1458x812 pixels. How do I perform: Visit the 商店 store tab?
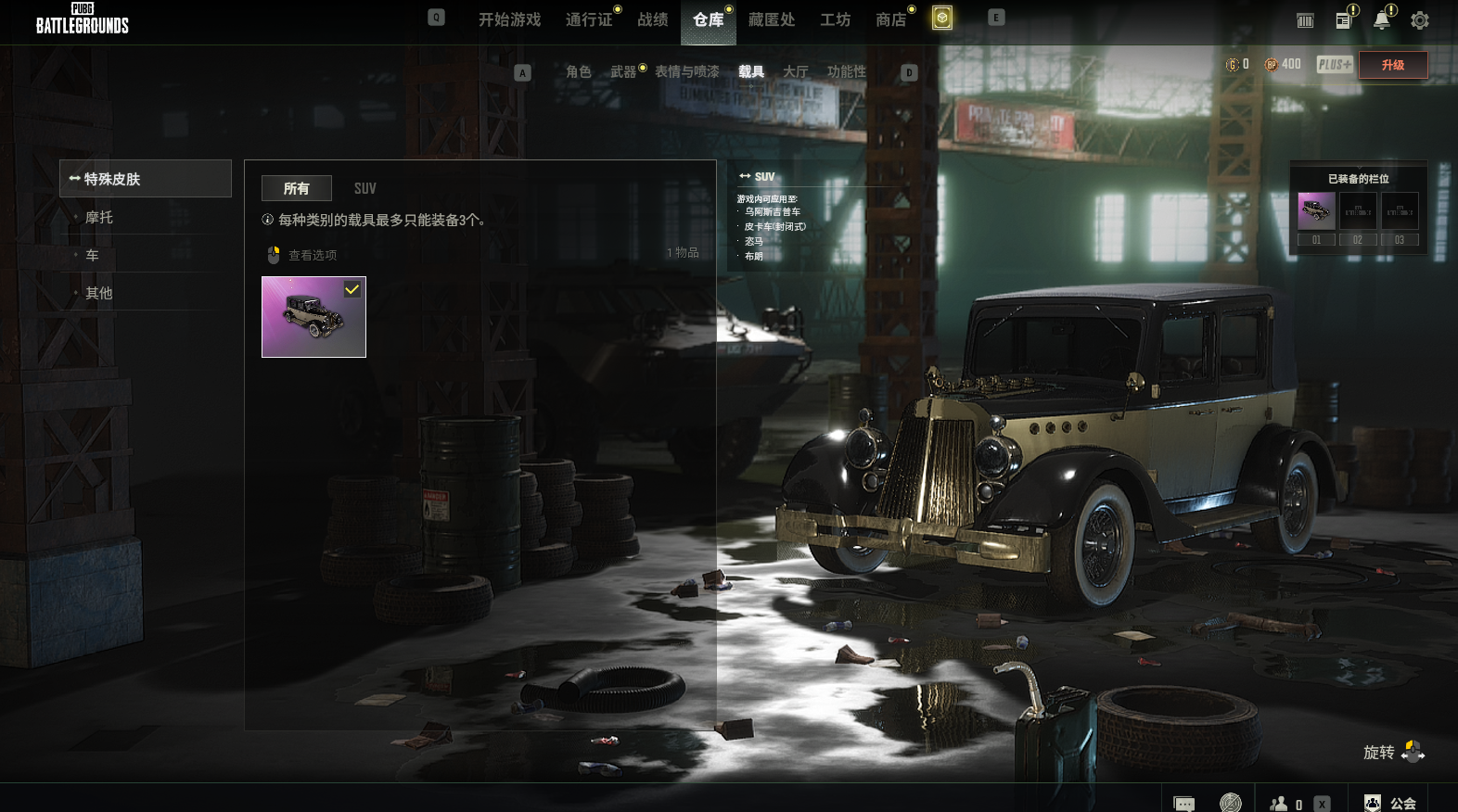point(891,19)
